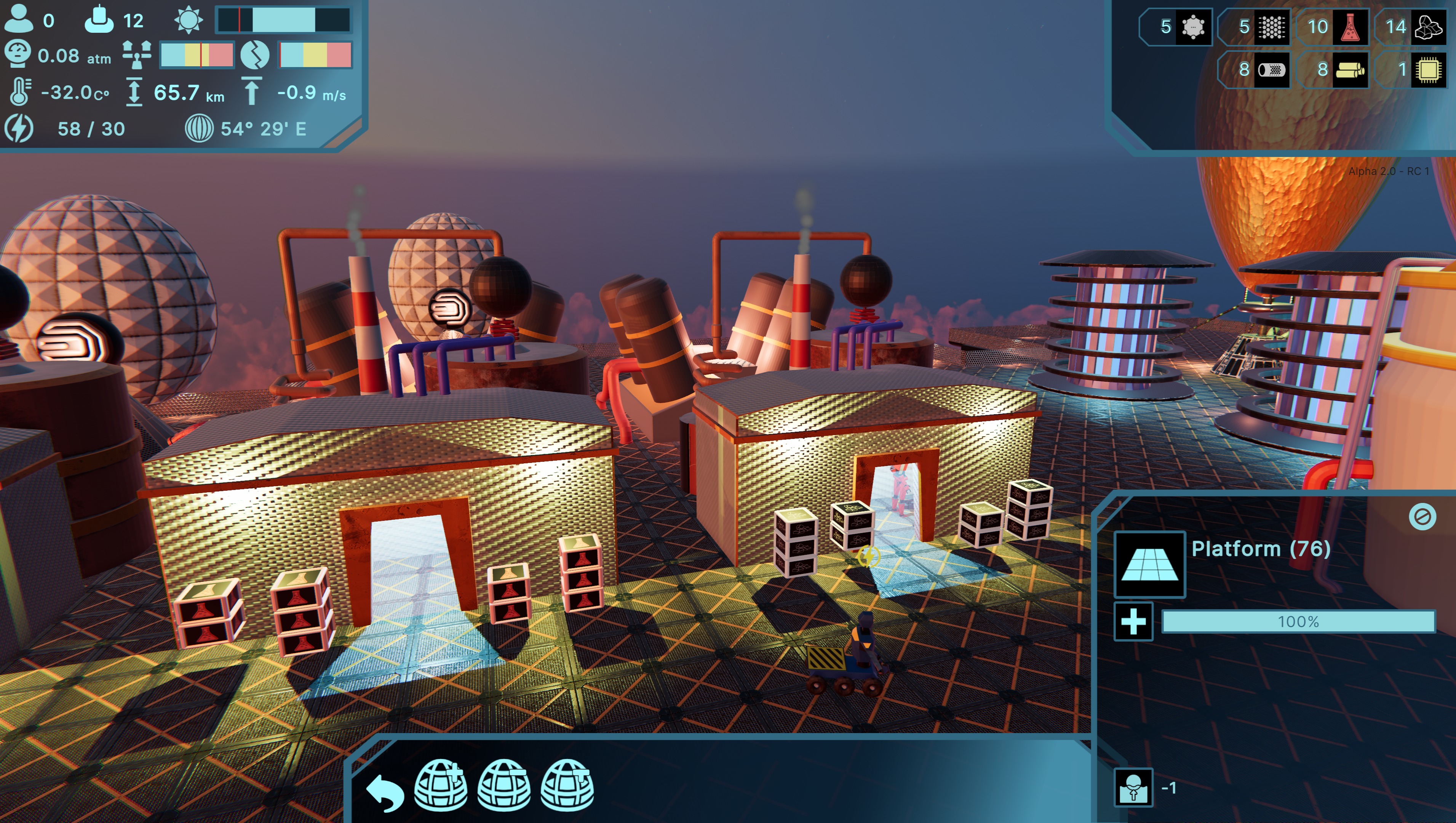Select the red flask resource slot
1456x823 pixels.
(x=1350, y=27)
